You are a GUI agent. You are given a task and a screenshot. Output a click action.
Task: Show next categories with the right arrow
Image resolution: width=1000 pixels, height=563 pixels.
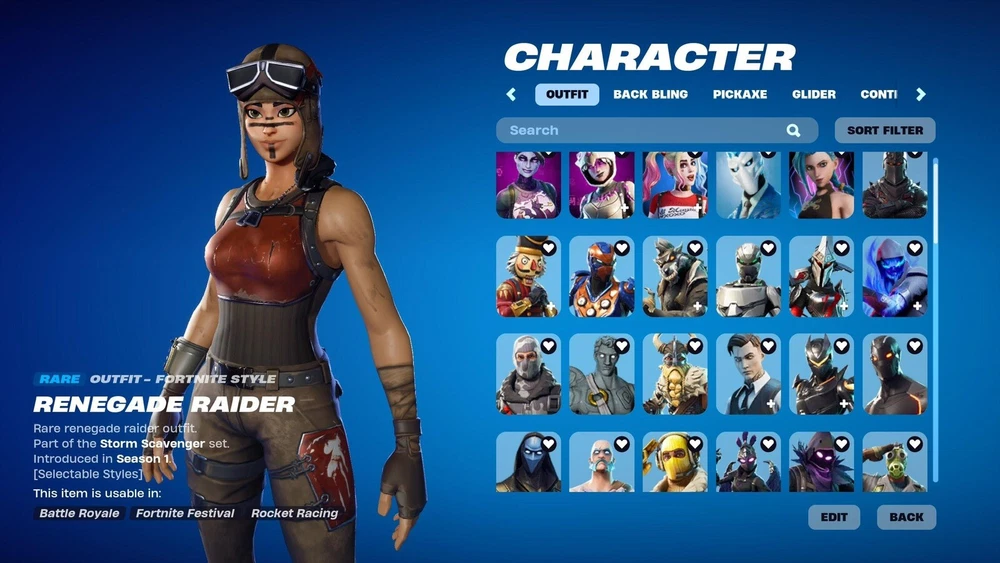click(921, 94)
